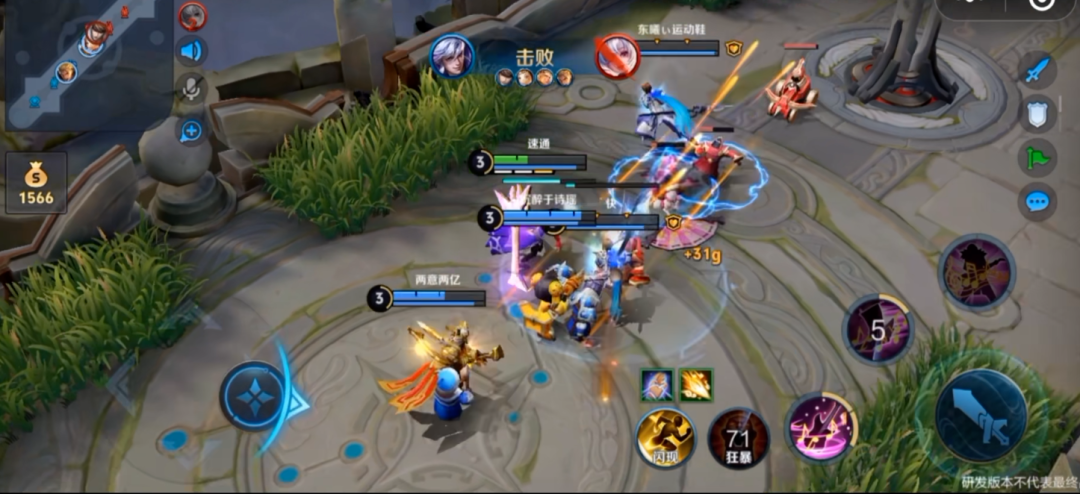Image resolution: width=1080 pixels, height=494 pixels.
Task: Use the basic sword attack button
Action: pyautogui.click(x=980, y=415)
